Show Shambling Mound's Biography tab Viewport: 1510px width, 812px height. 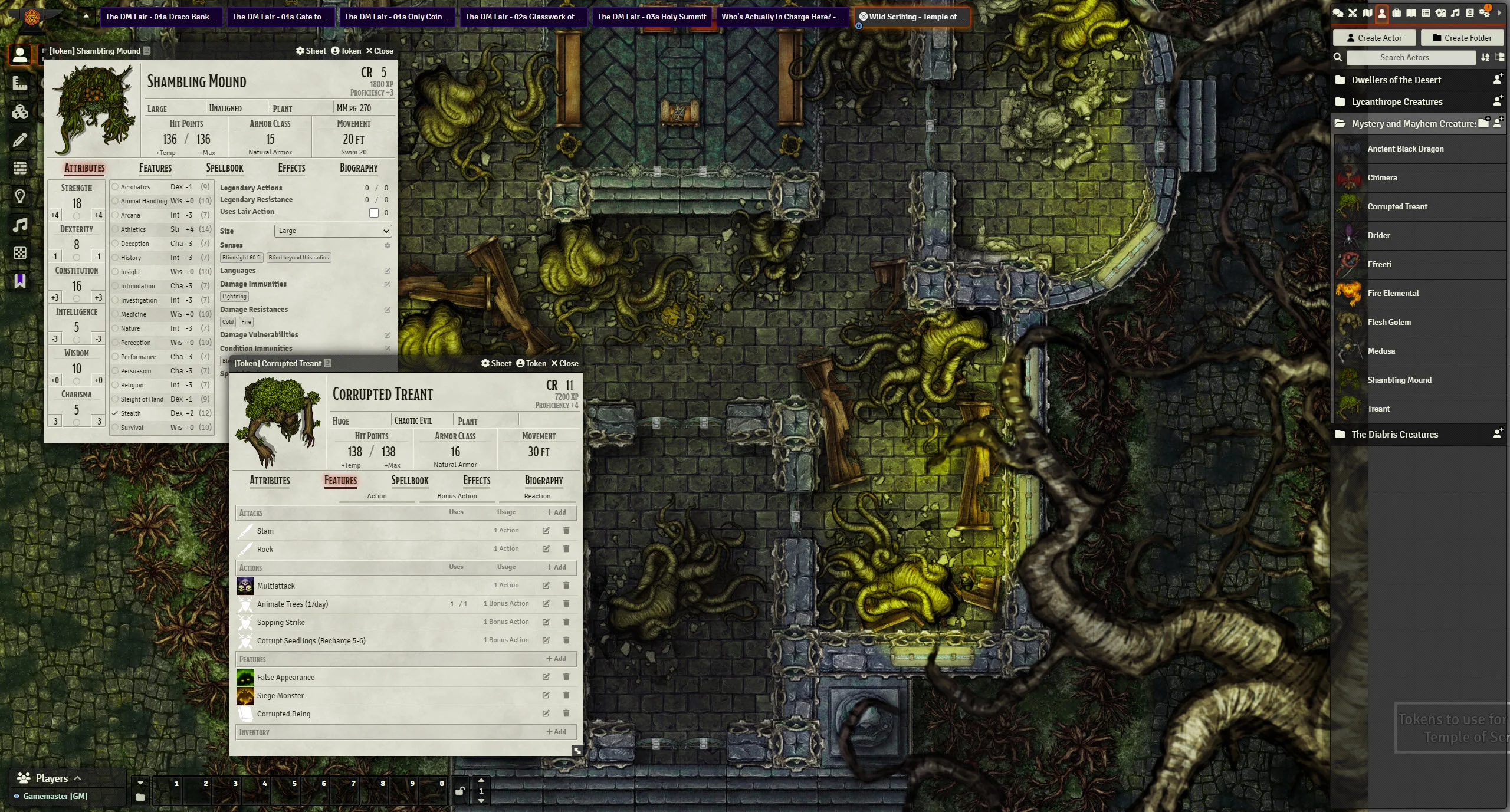(x=359, y=168)
